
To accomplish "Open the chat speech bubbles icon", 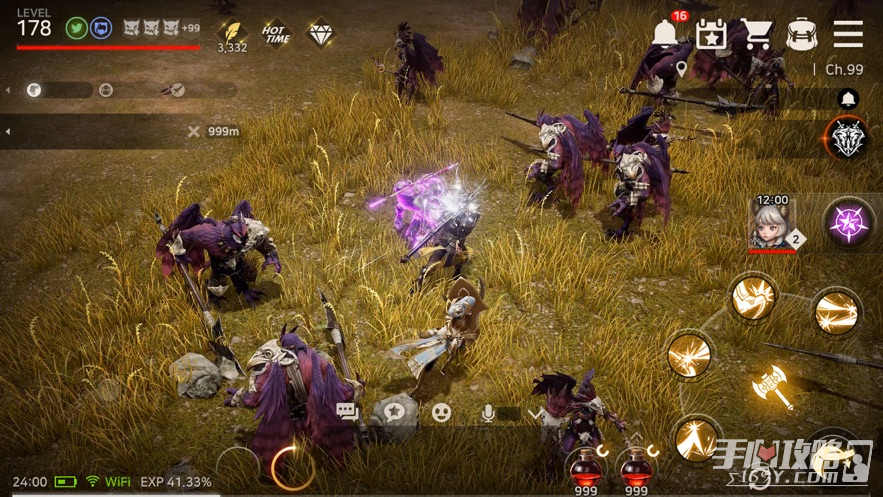I will pyautogui.click(x=348, y=411).
